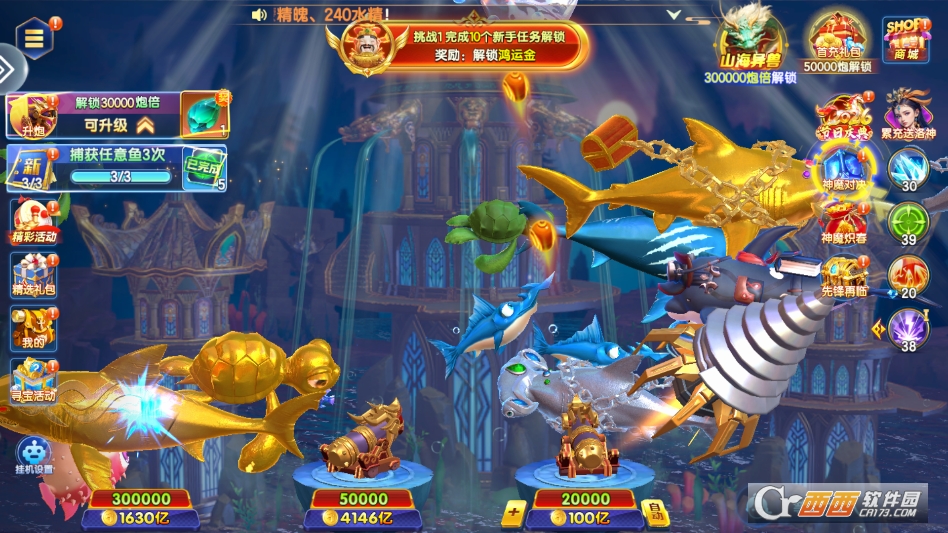Open the 商城 SHOP
The width and height of the screenshot is (948, 533).
tap(905, 40)
